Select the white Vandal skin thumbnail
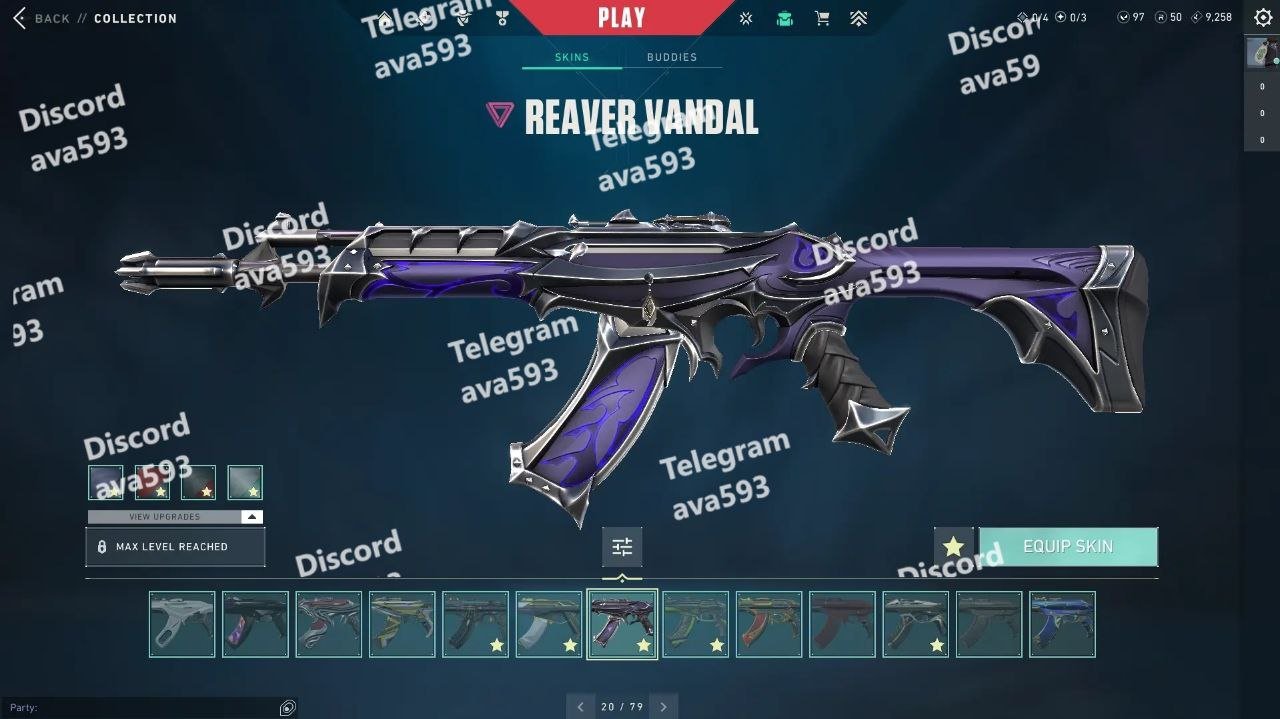 [x=182, y=624]
